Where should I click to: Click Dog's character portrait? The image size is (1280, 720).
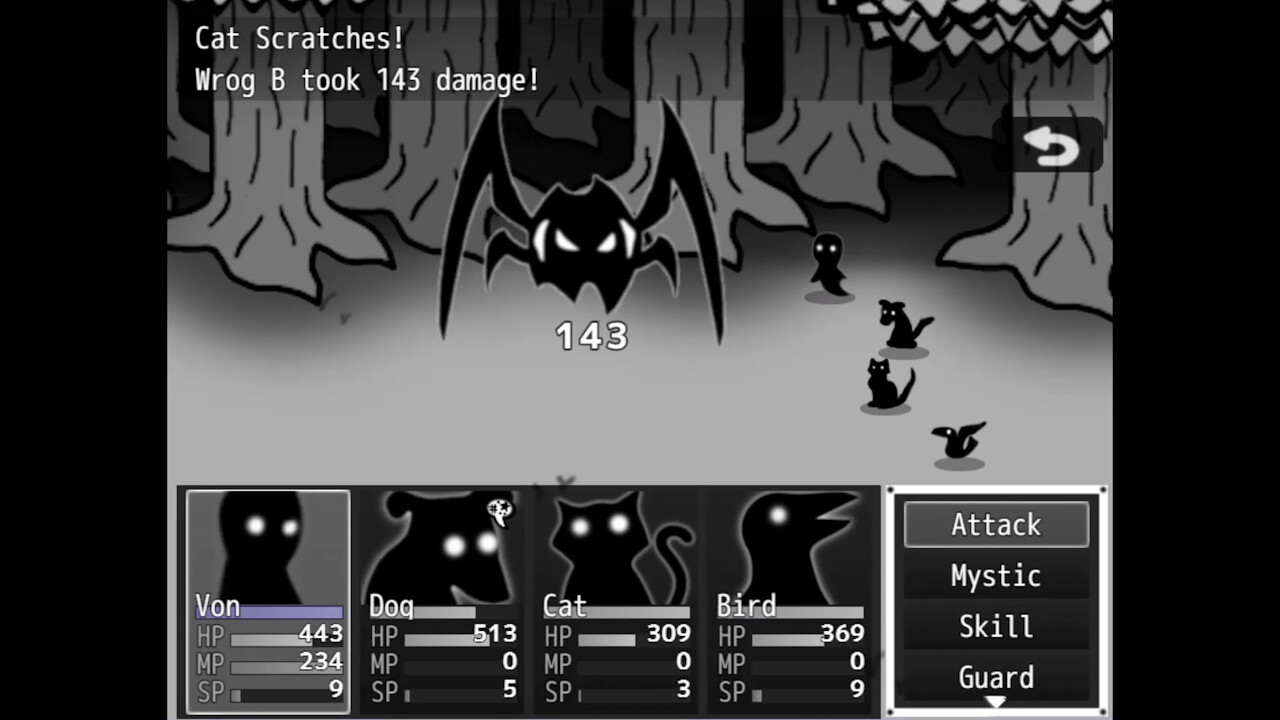440,545
